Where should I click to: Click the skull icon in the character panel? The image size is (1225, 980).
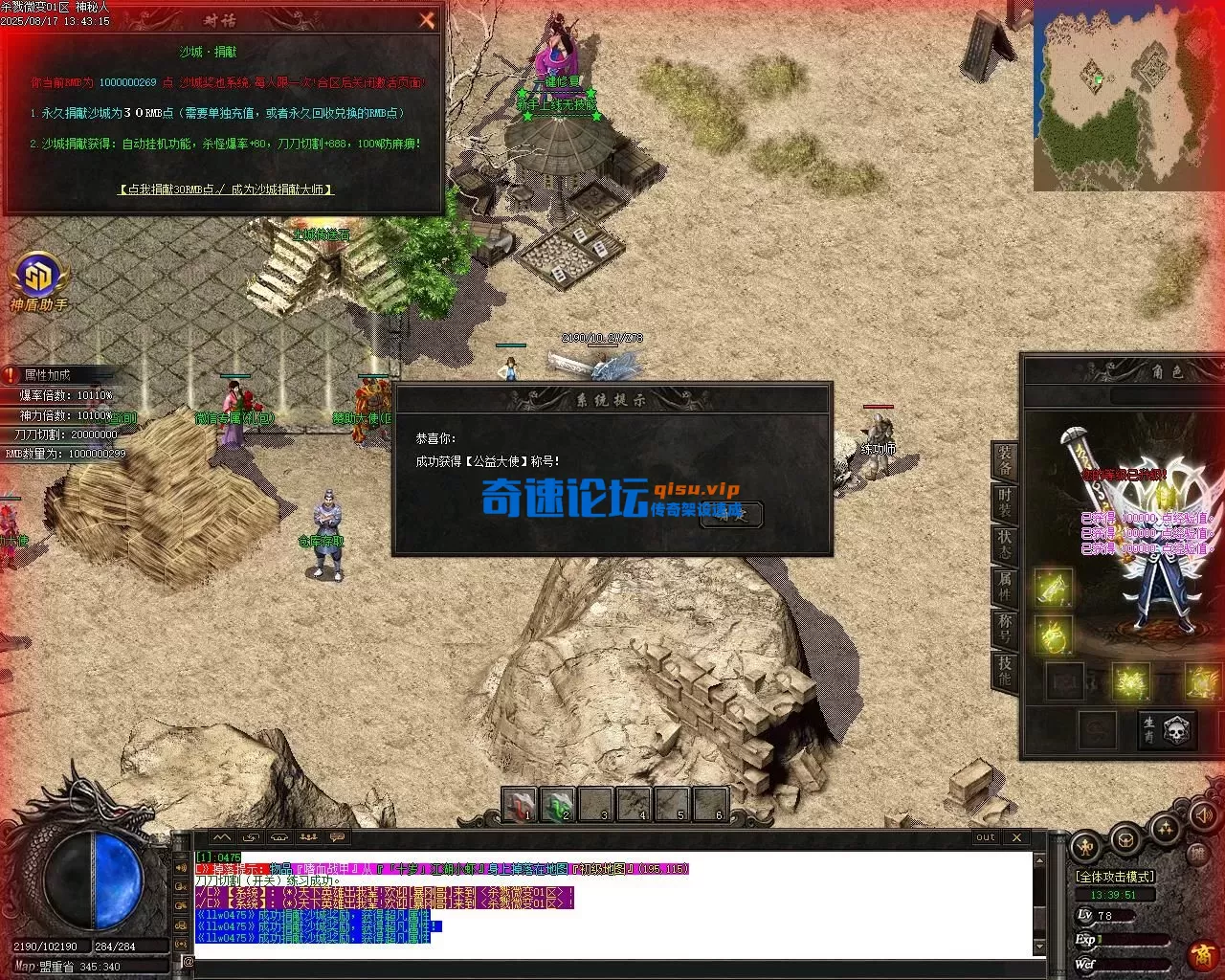[1178, 727]
